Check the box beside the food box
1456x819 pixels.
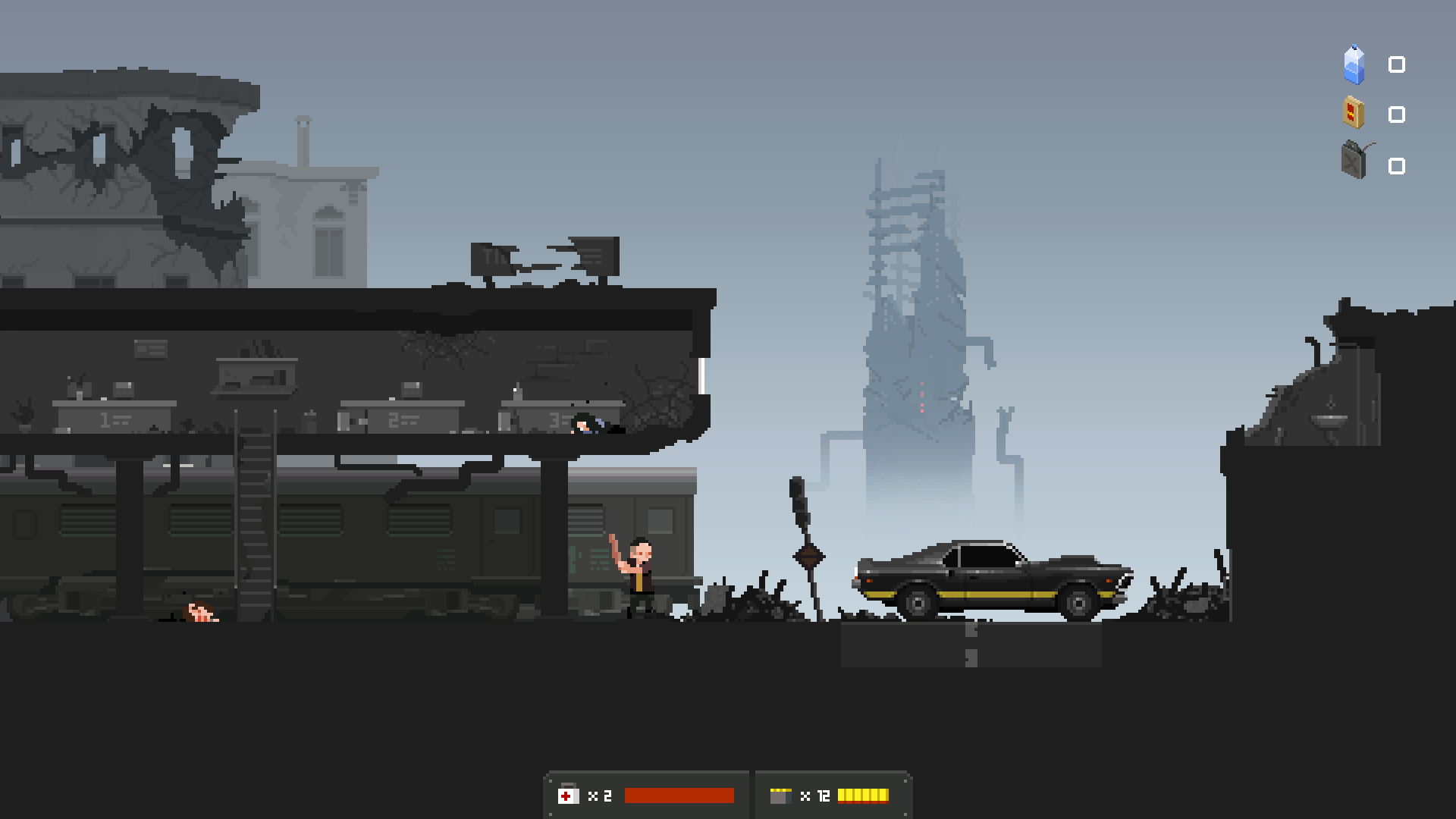1395,114
